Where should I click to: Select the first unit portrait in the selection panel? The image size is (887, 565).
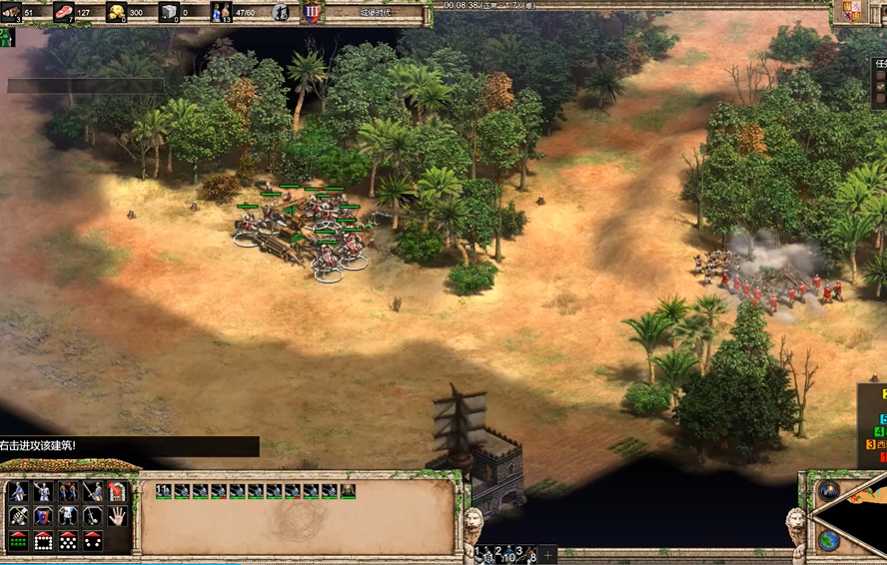point(163,491)
